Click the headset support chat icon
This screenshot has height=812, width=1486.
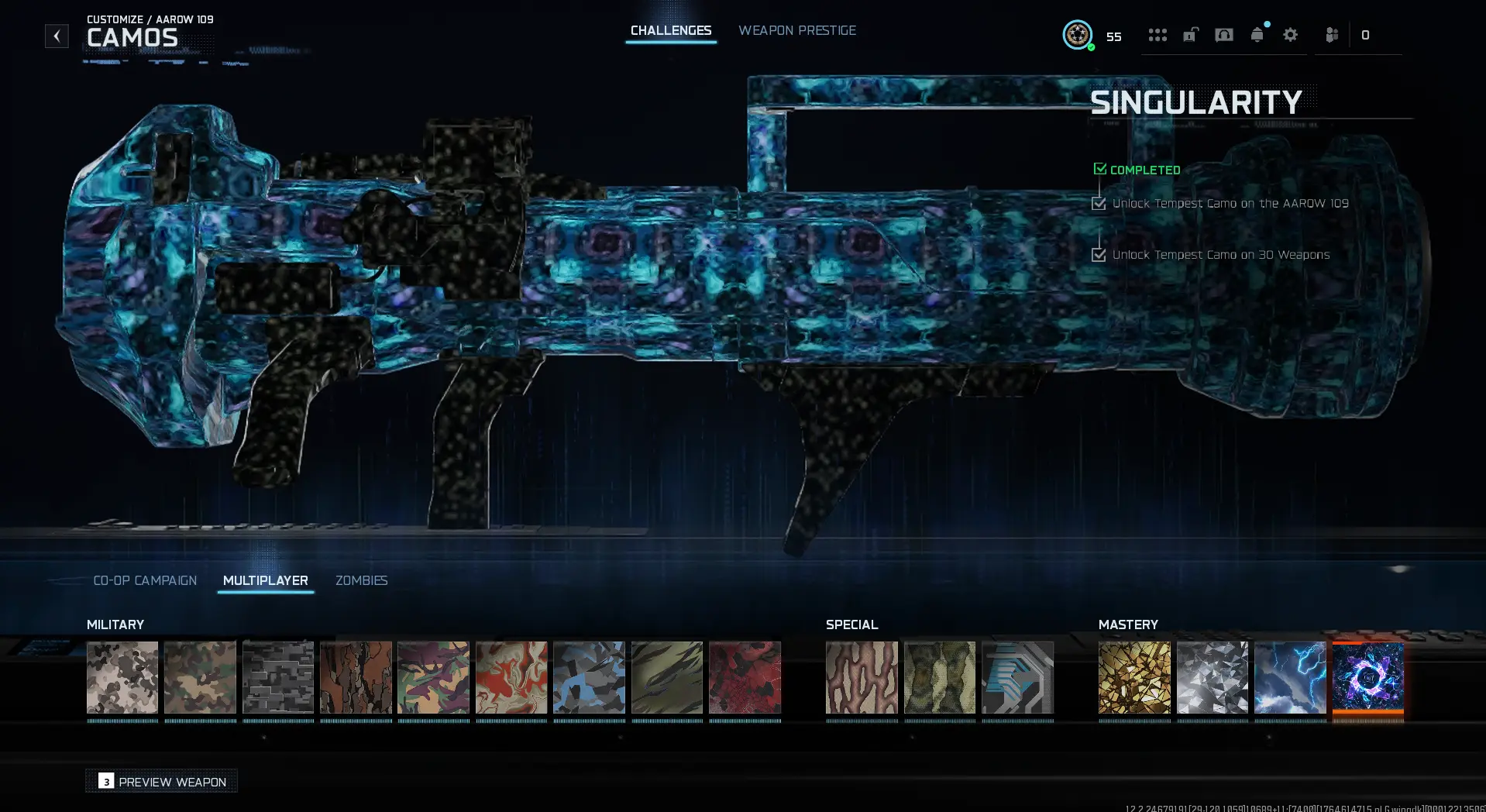coord(1224,35)
